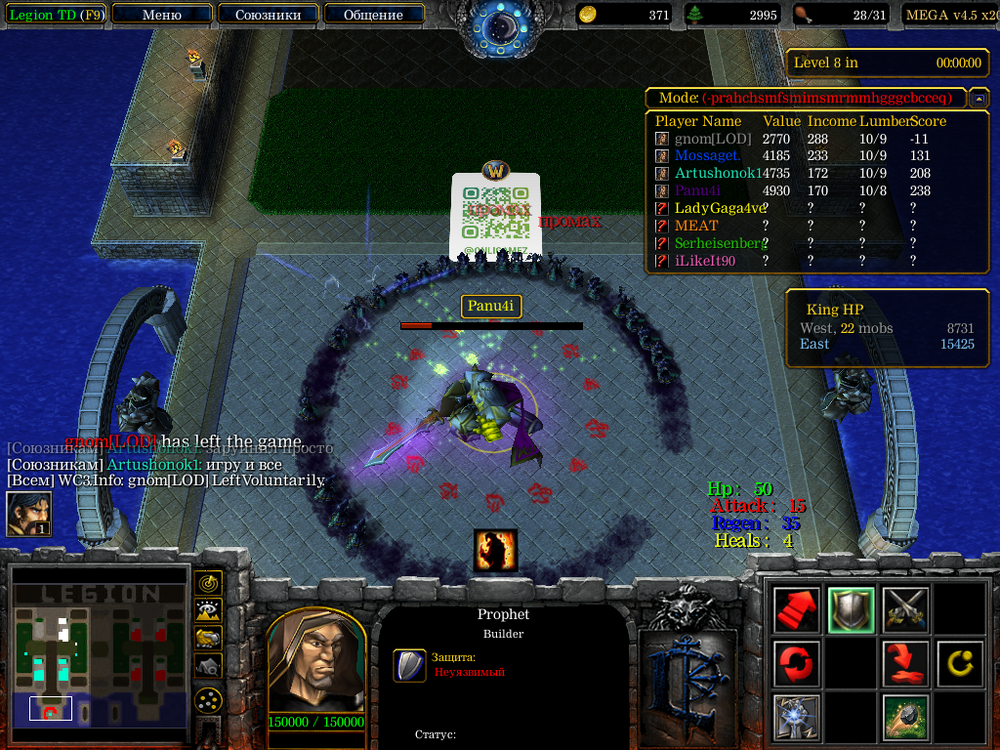Open the Меню game menu
Viewport: 1000px width, 750px height.
click(162, 15)
